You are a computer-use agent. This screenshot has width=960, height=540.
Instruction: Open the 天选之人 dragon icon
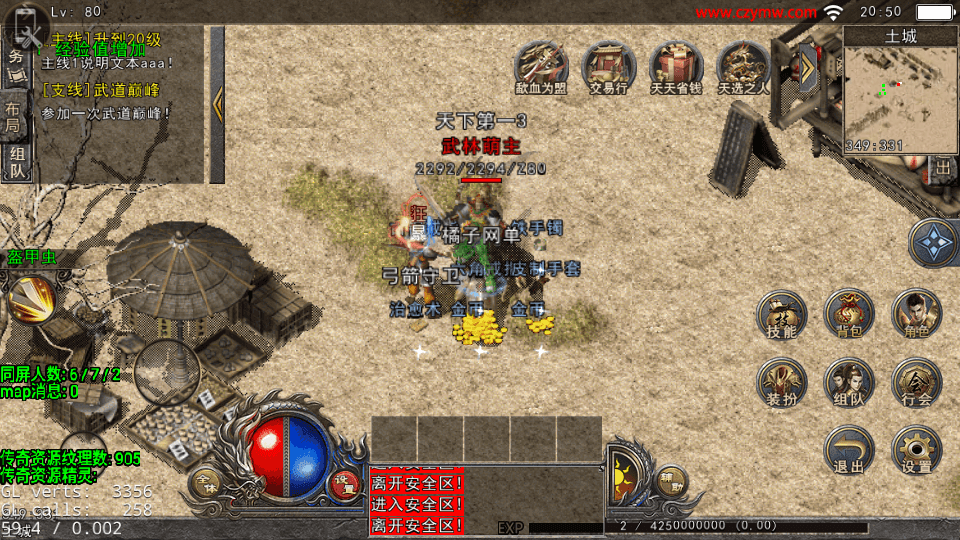tap(744, 67)
